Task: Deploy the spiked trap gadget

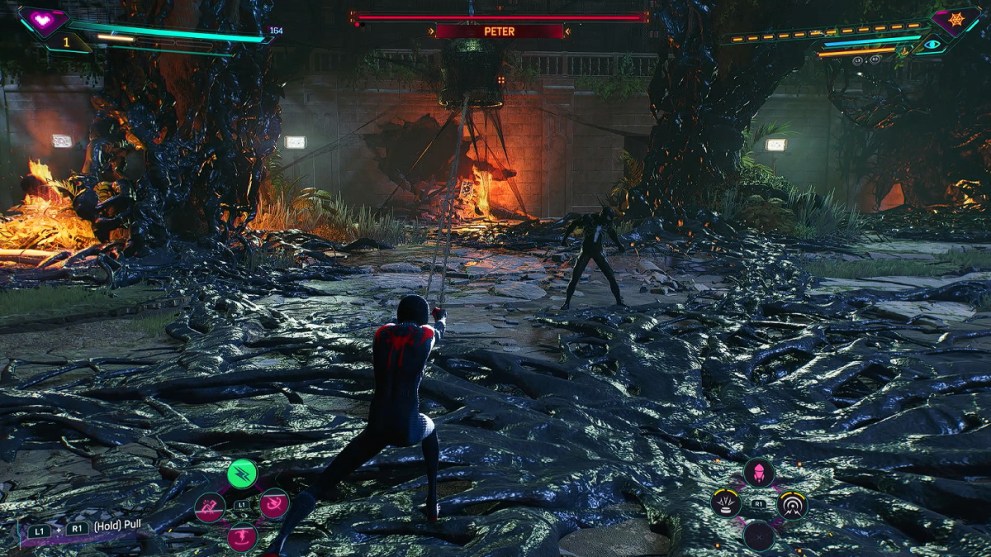Action: pos(726,503)
